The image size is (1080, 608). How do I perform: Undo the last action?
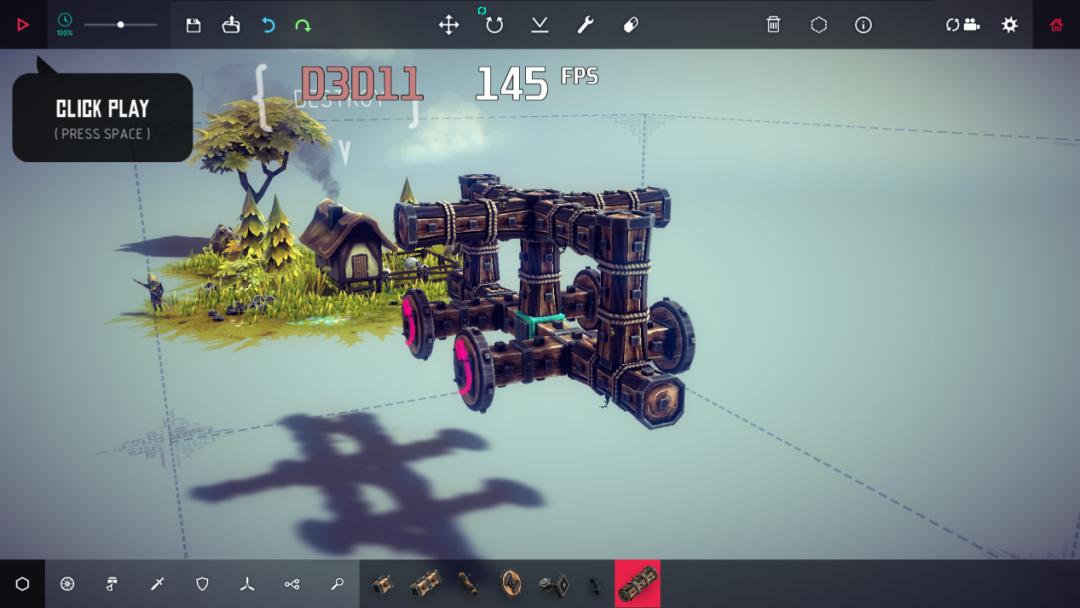pos(268,25)
